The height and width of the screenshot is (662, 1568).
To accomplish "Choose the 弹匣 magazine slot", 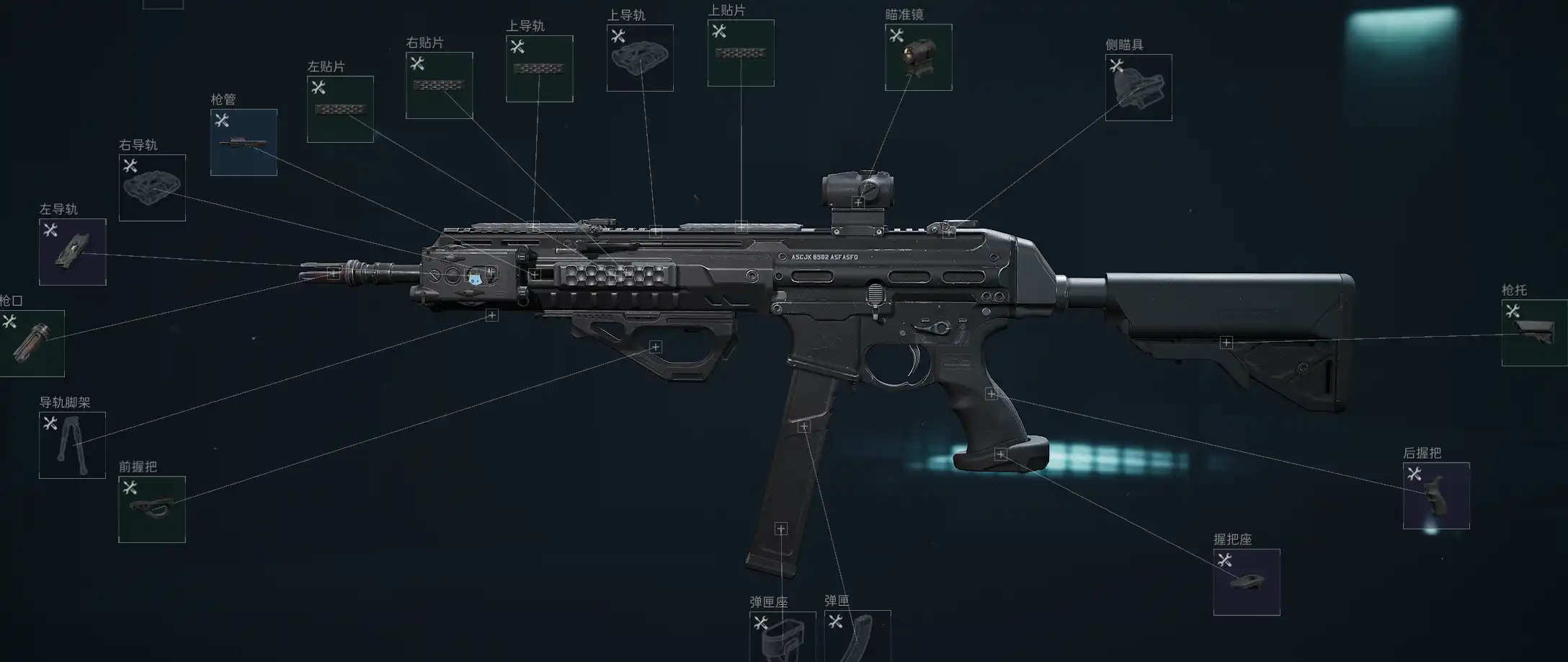I will [857, 636].
